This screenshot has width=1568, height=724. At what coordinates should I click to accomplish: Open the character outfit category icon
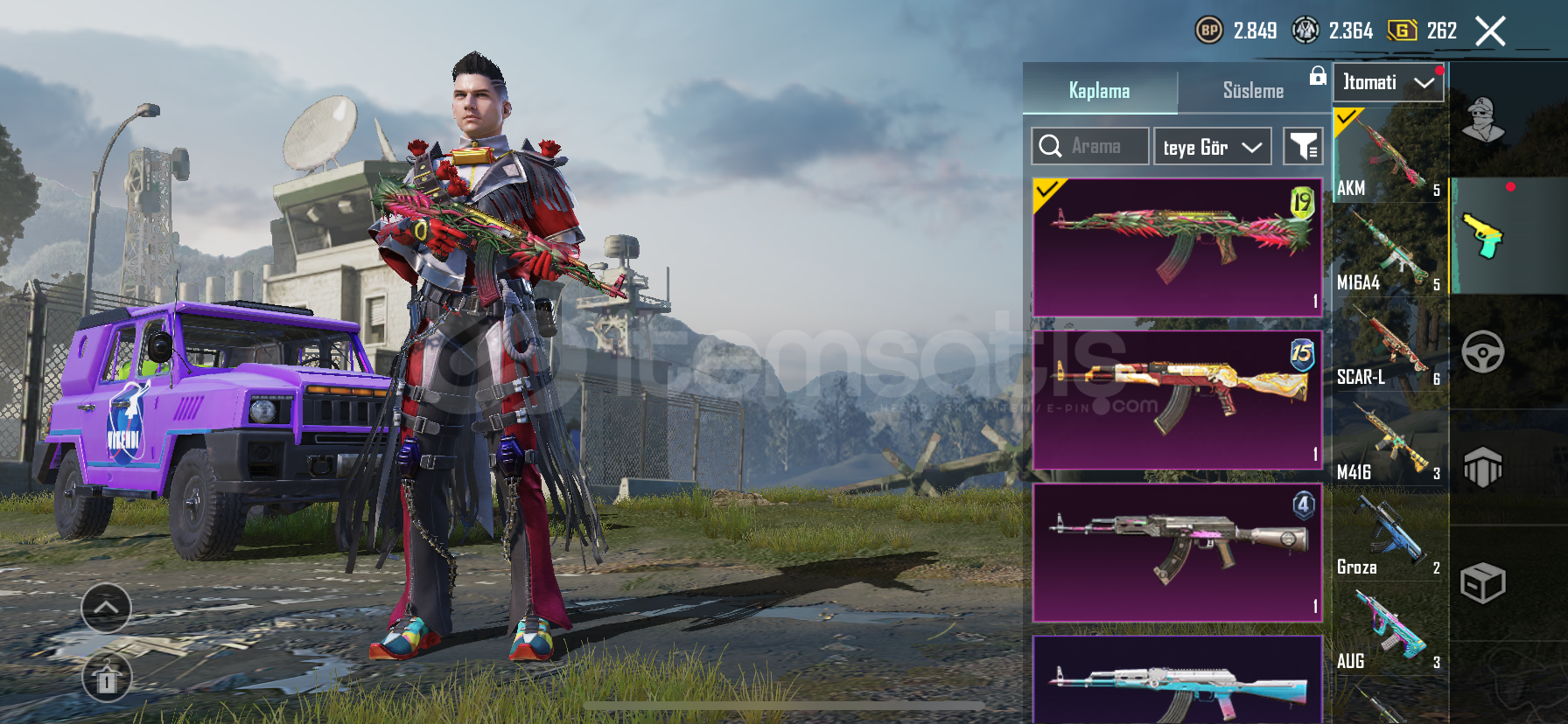coord(1483,120)
